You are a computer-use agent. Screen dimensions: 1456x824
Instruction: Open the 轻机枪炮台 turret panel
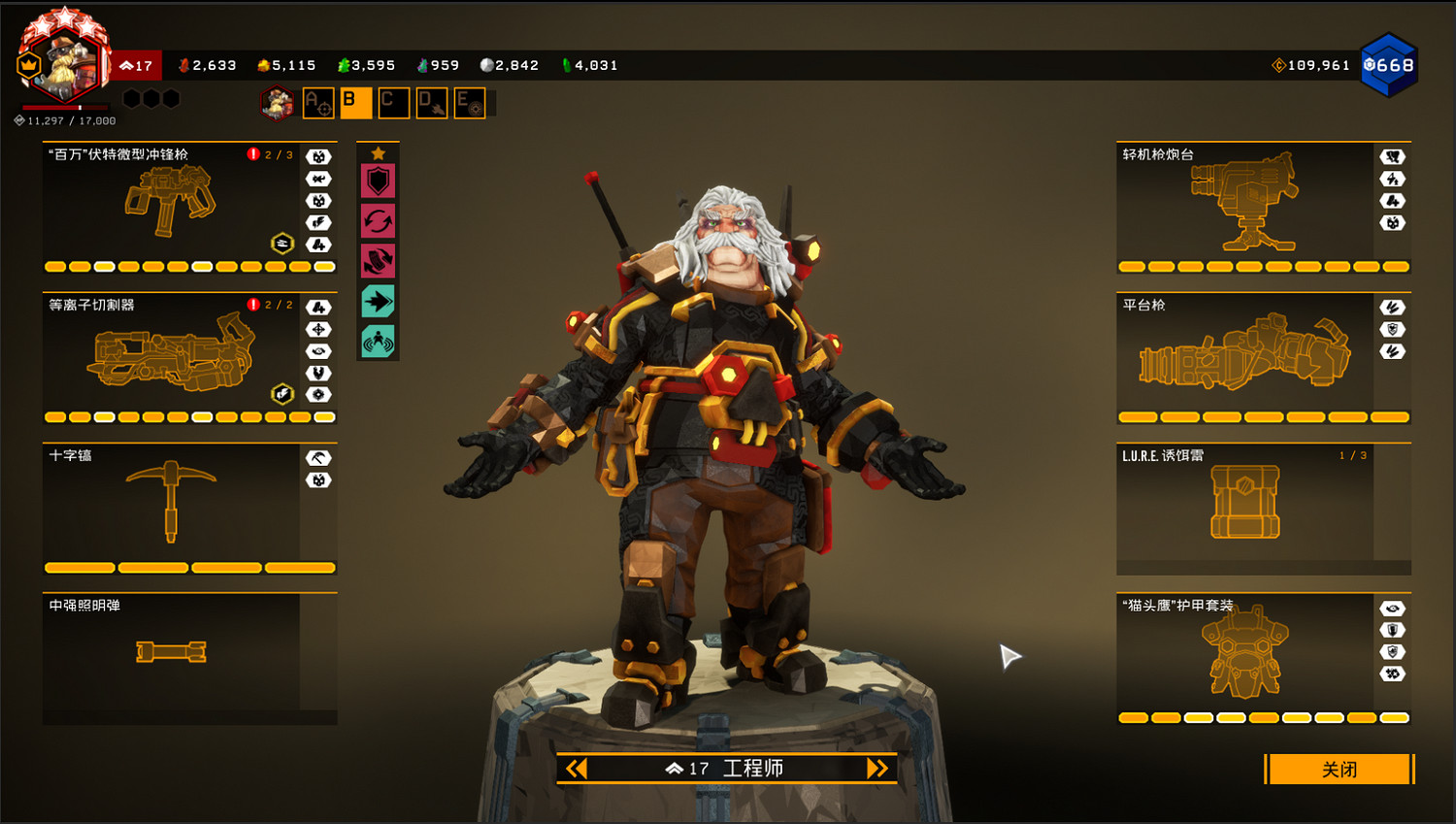[1244, 204]
